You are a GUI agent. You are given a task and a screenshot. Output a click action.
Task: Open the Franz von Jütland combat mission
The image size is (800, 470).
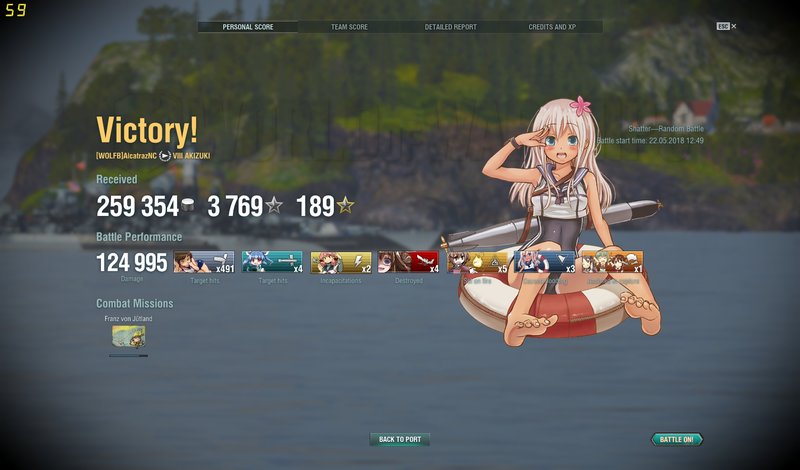(127, 338)
